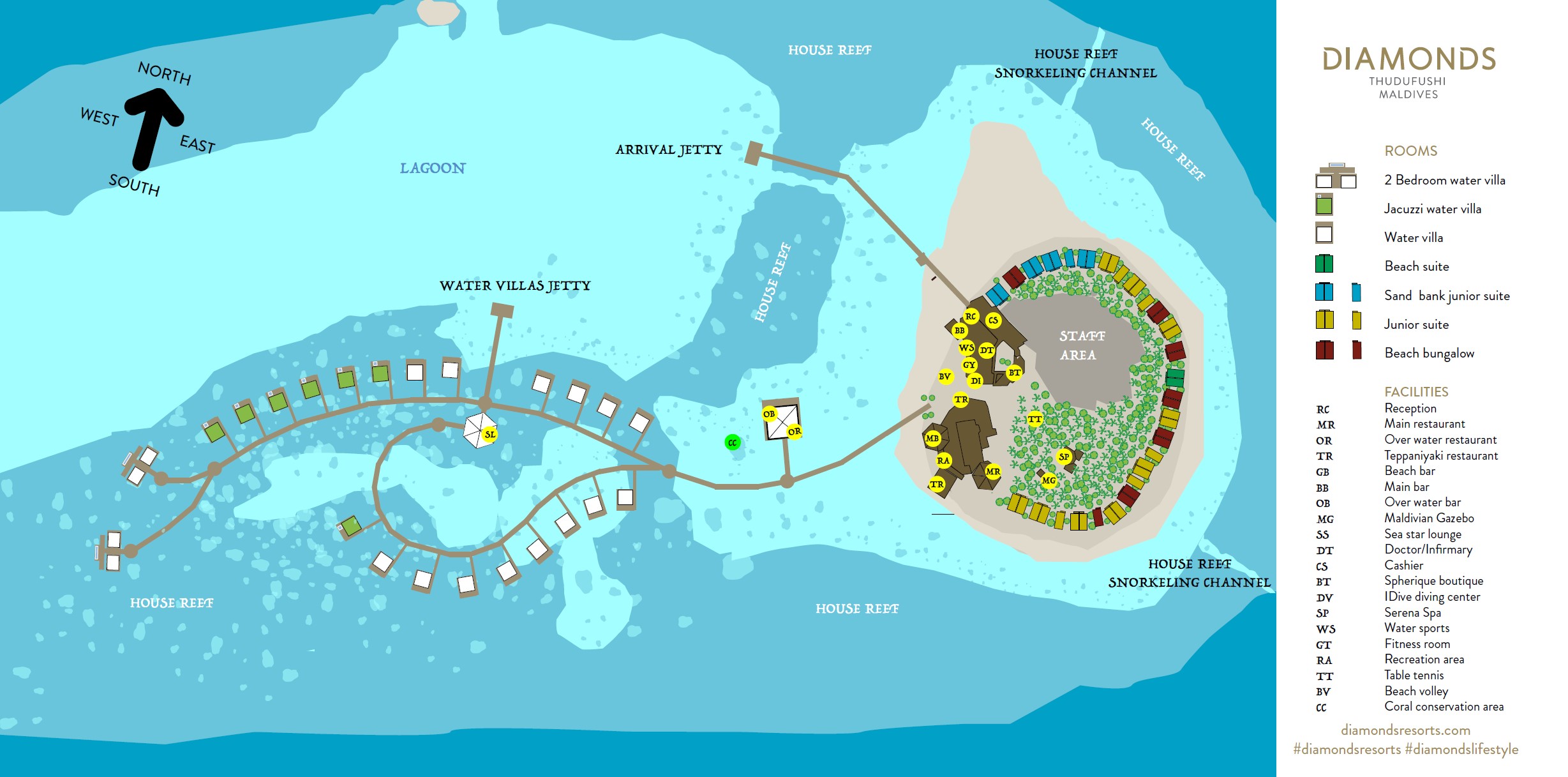The height and width of the screenshot is (777, 1568).
Task: Select the Jacuzzi water villa legend entry
Action: click(x=1432, y=209)
